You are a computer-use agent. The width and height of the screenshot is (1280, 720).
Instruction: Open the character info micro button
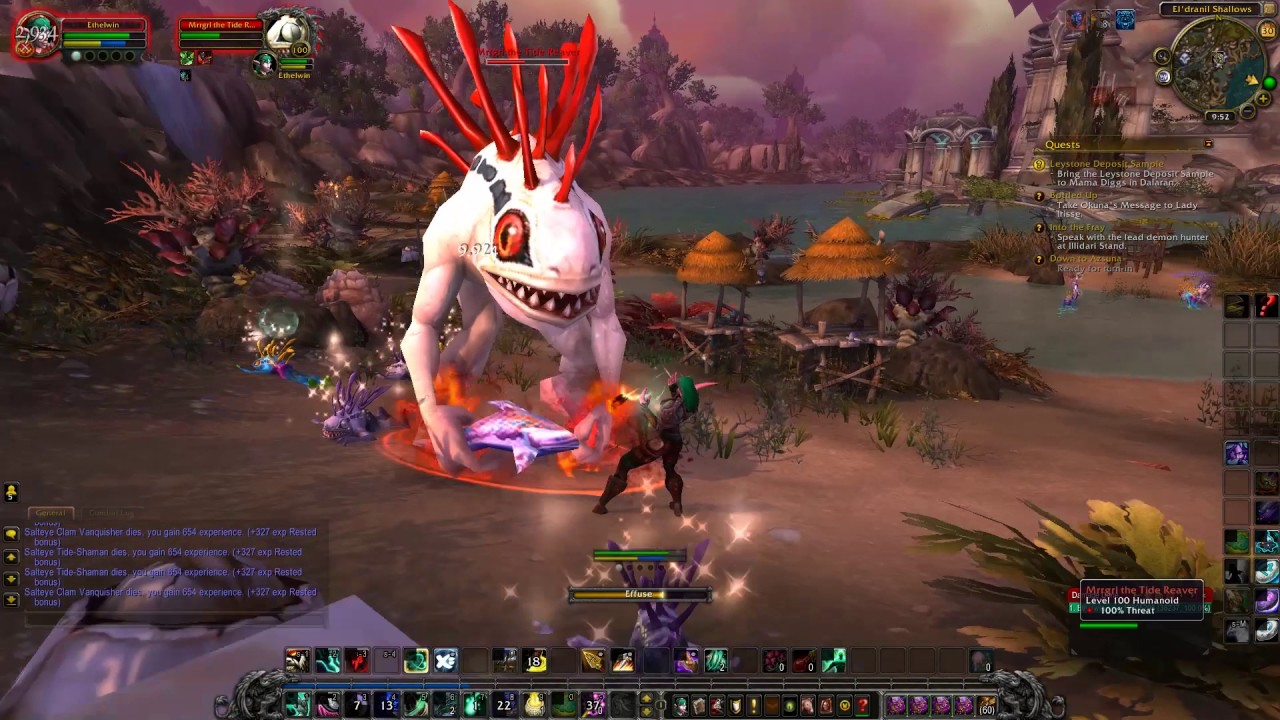[681, 706]
